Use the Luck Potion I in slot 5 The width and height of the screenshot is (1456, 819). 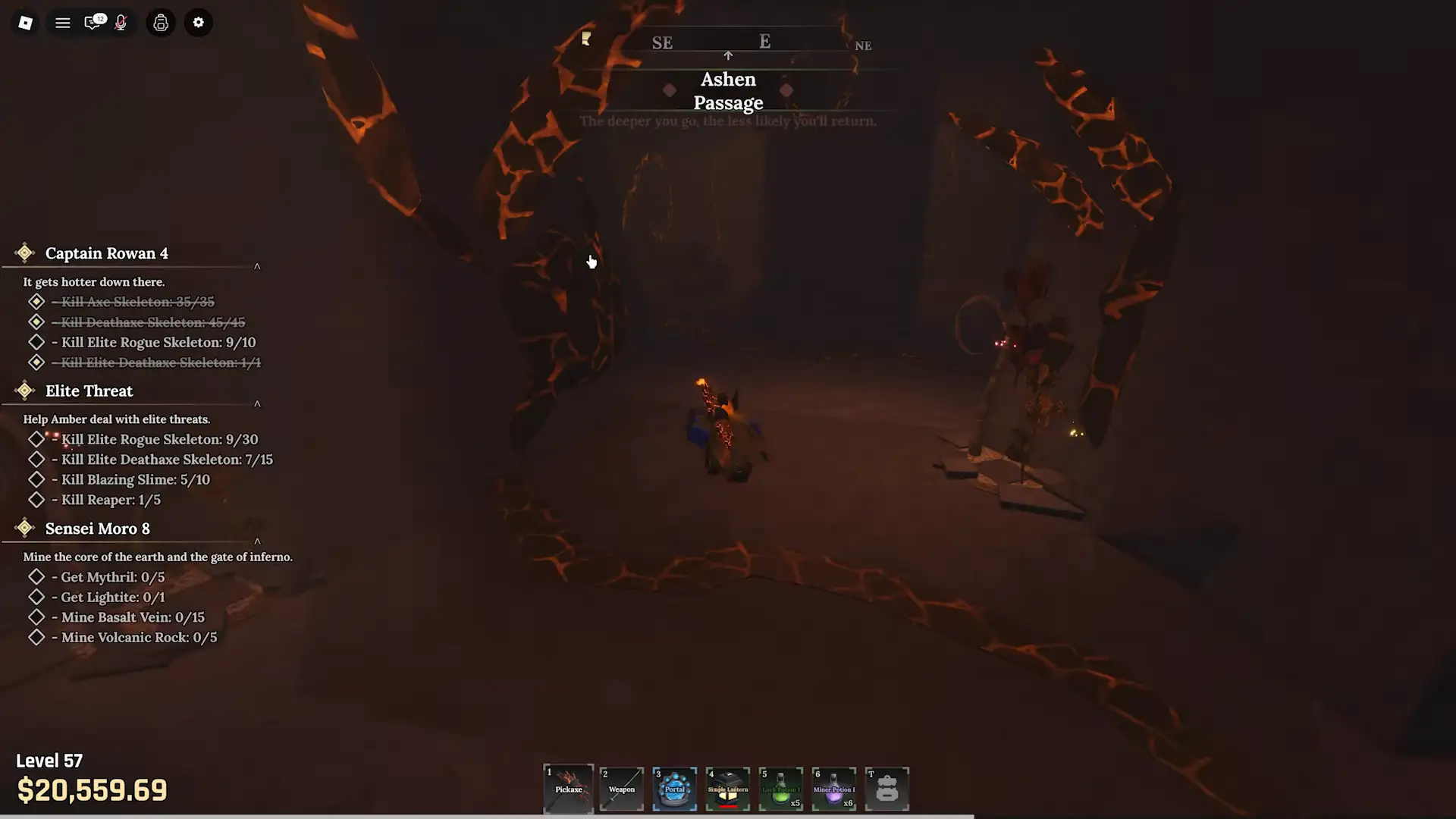point(780,789)
